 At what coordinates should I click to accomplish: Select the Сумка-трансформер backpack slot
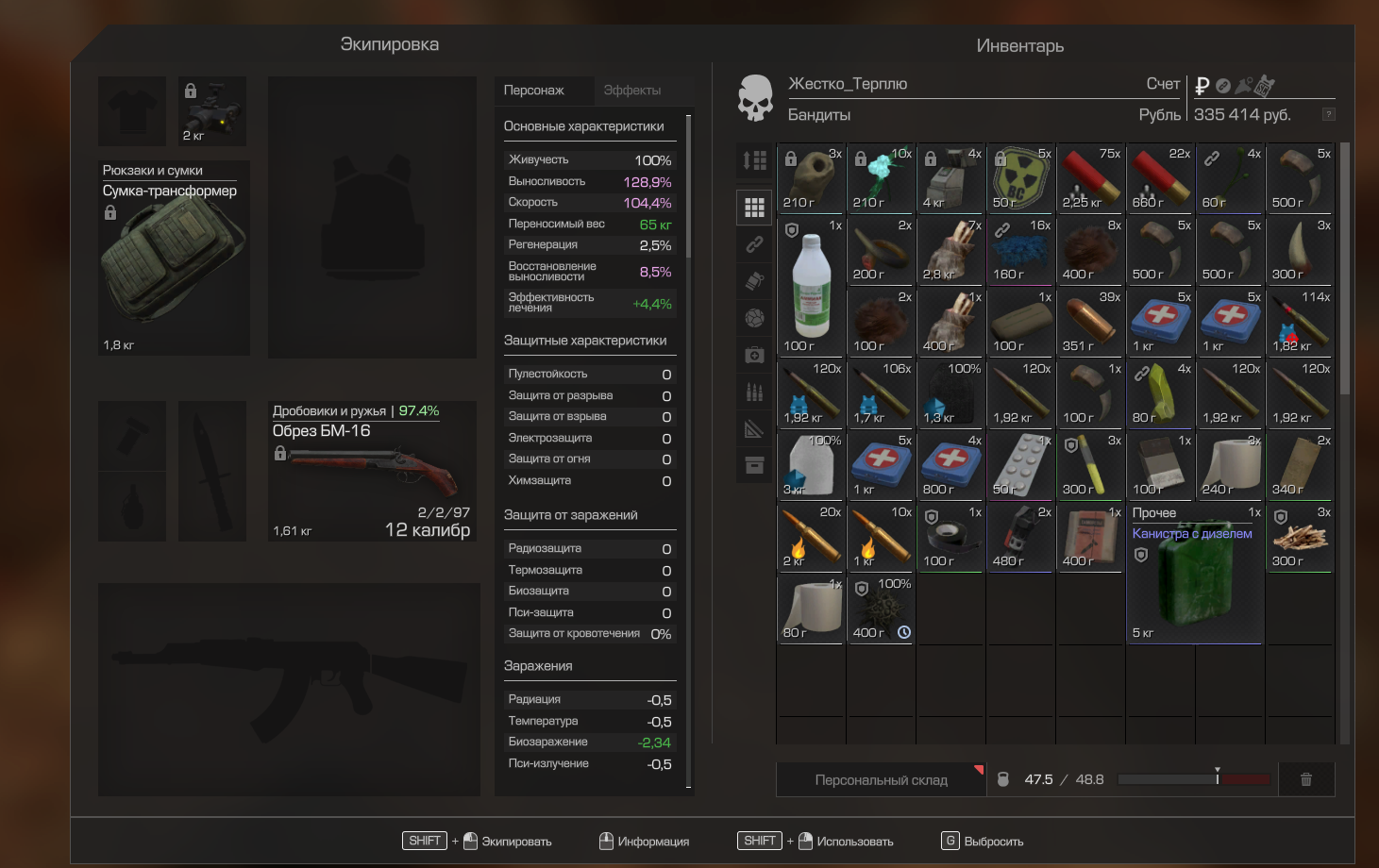point(174,258)
